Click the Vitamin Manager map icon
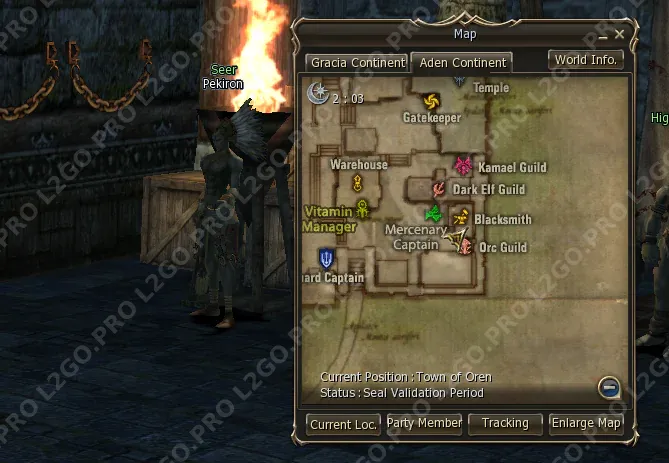The width and height of the screenshot is (669, 463). pyautogui.click(x=362, y=207)
